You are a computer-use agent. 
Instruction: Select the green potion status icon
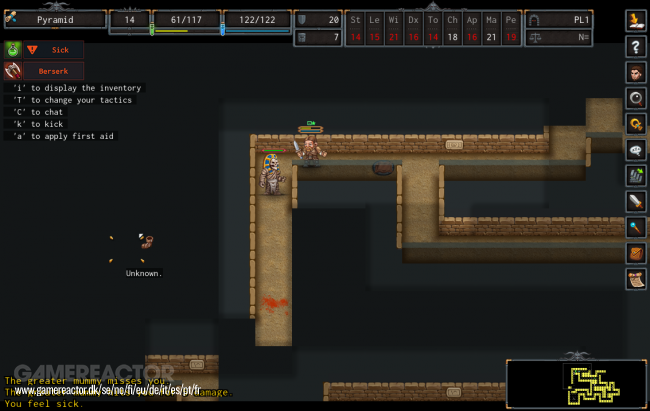click(x=13, y=49)
